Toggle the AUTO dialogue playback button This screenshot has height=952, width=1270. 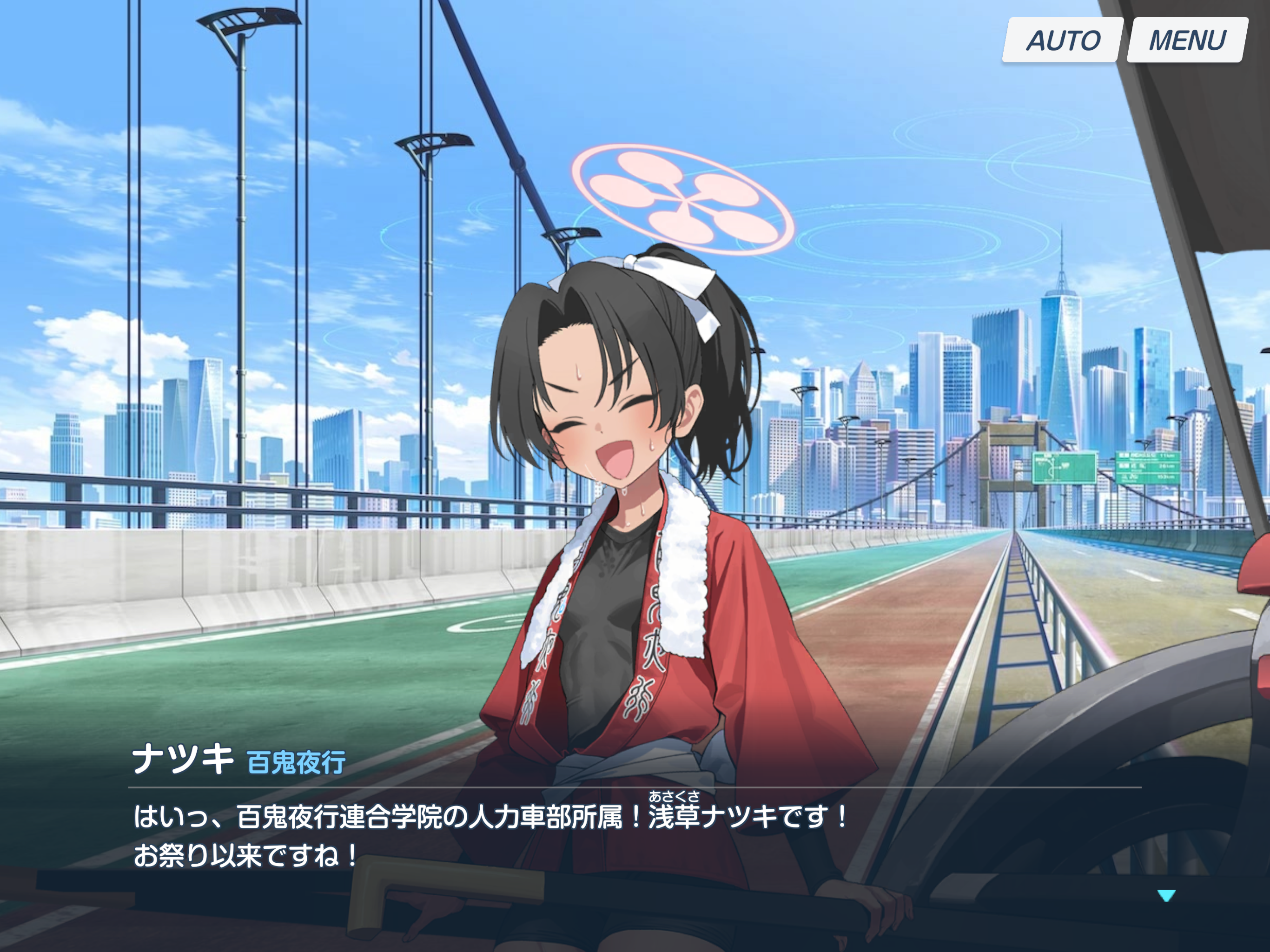[1062, 40]
